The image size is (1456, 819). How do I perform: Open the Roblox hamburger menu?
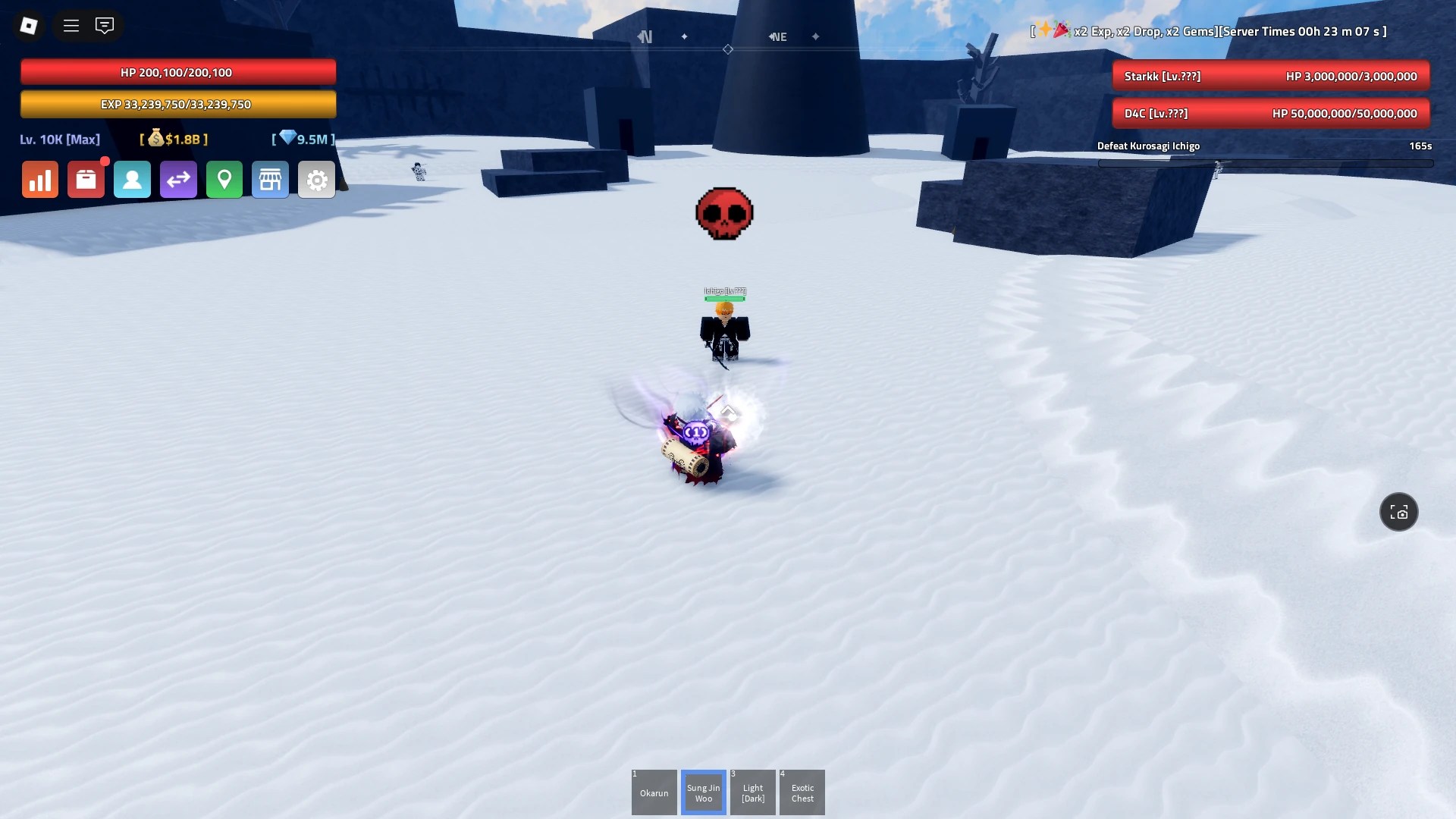coord(71,25)
